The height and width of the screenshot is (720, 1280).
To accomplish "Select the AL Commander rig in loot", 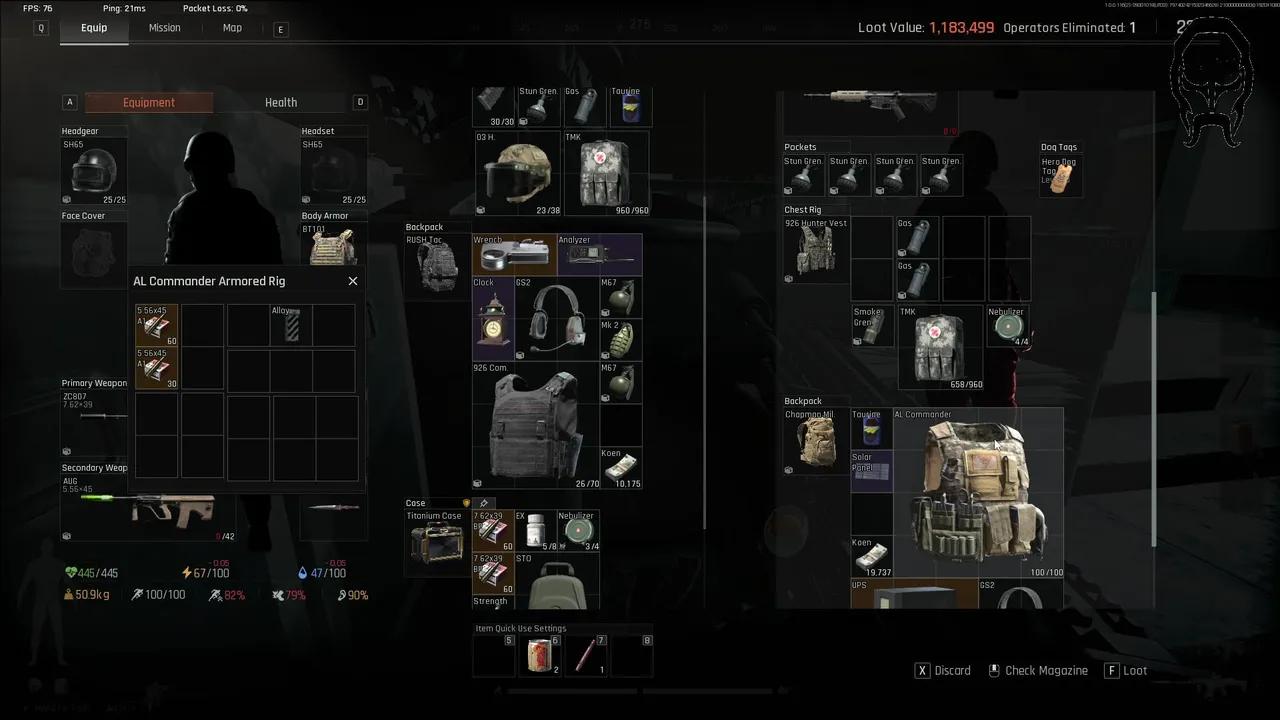I will [x=977, y=494].
